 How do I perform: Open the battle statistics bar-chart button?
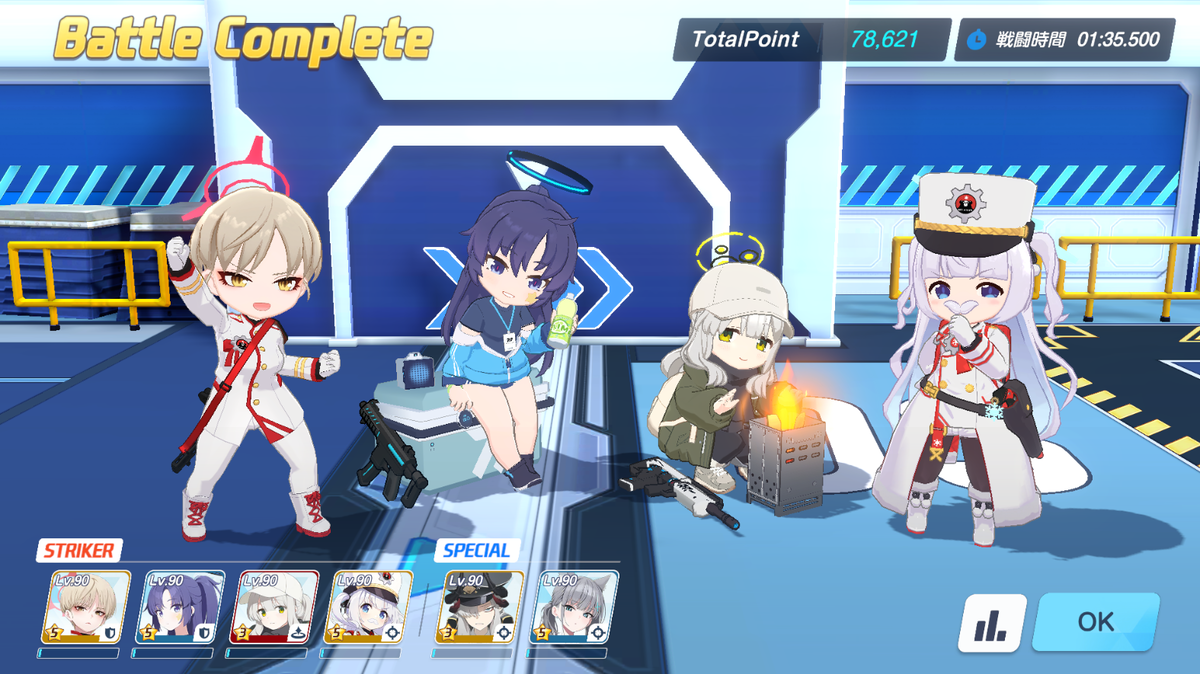992,623
